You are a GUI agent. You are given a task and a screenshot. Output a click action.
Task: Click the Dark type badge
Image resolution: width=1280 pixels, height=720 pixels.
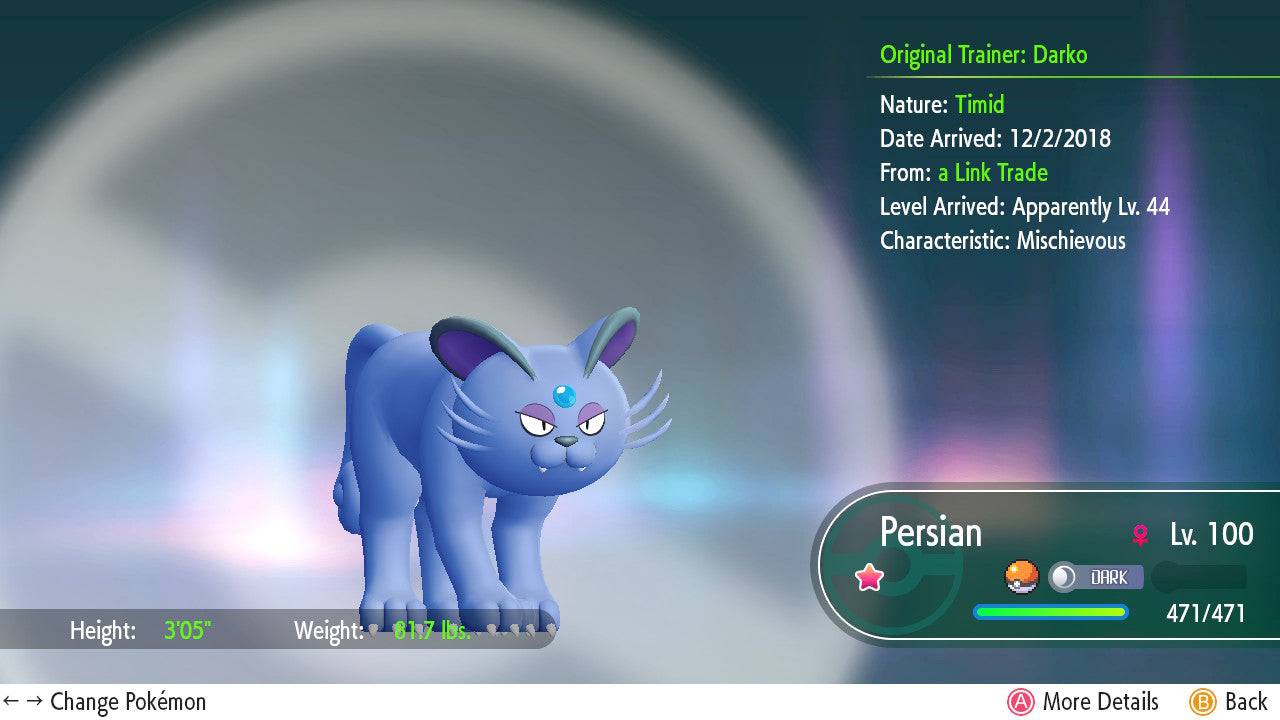tap(1095, 577)
